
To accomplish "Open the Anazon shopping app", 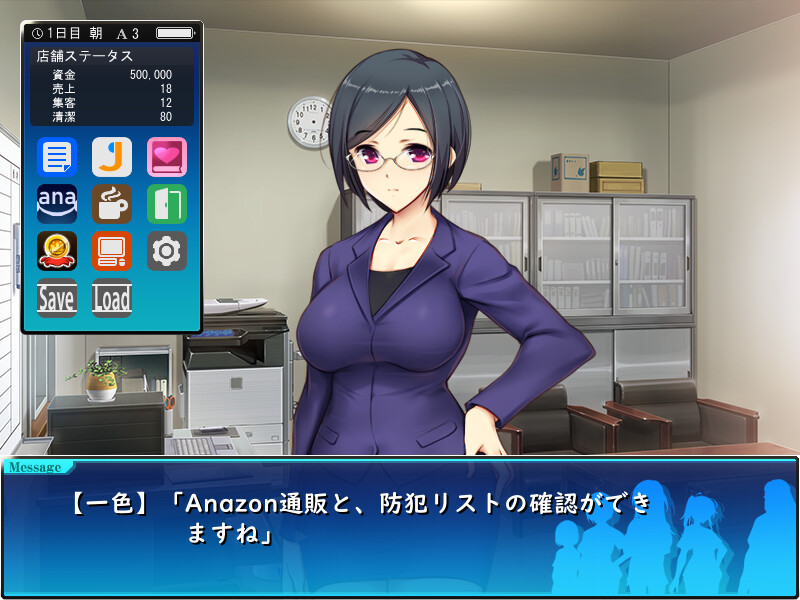I will point(57,204).
